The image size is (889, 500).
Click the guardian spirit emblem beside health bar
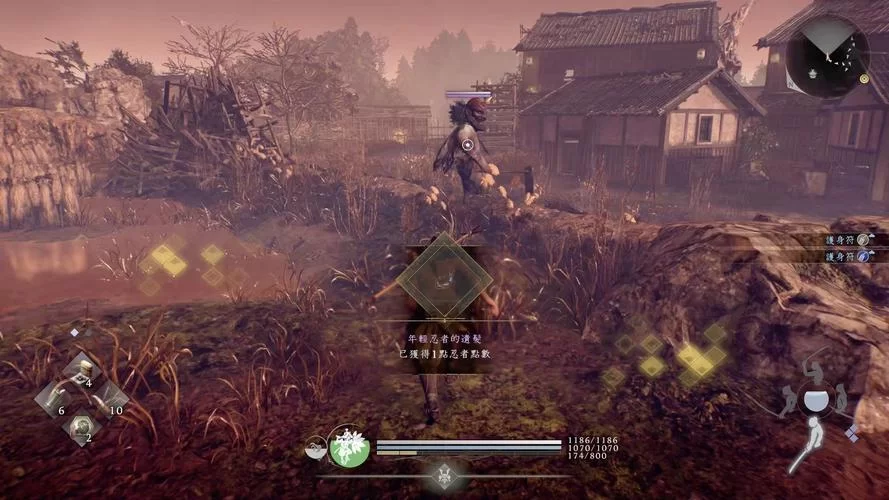point(351,447)
